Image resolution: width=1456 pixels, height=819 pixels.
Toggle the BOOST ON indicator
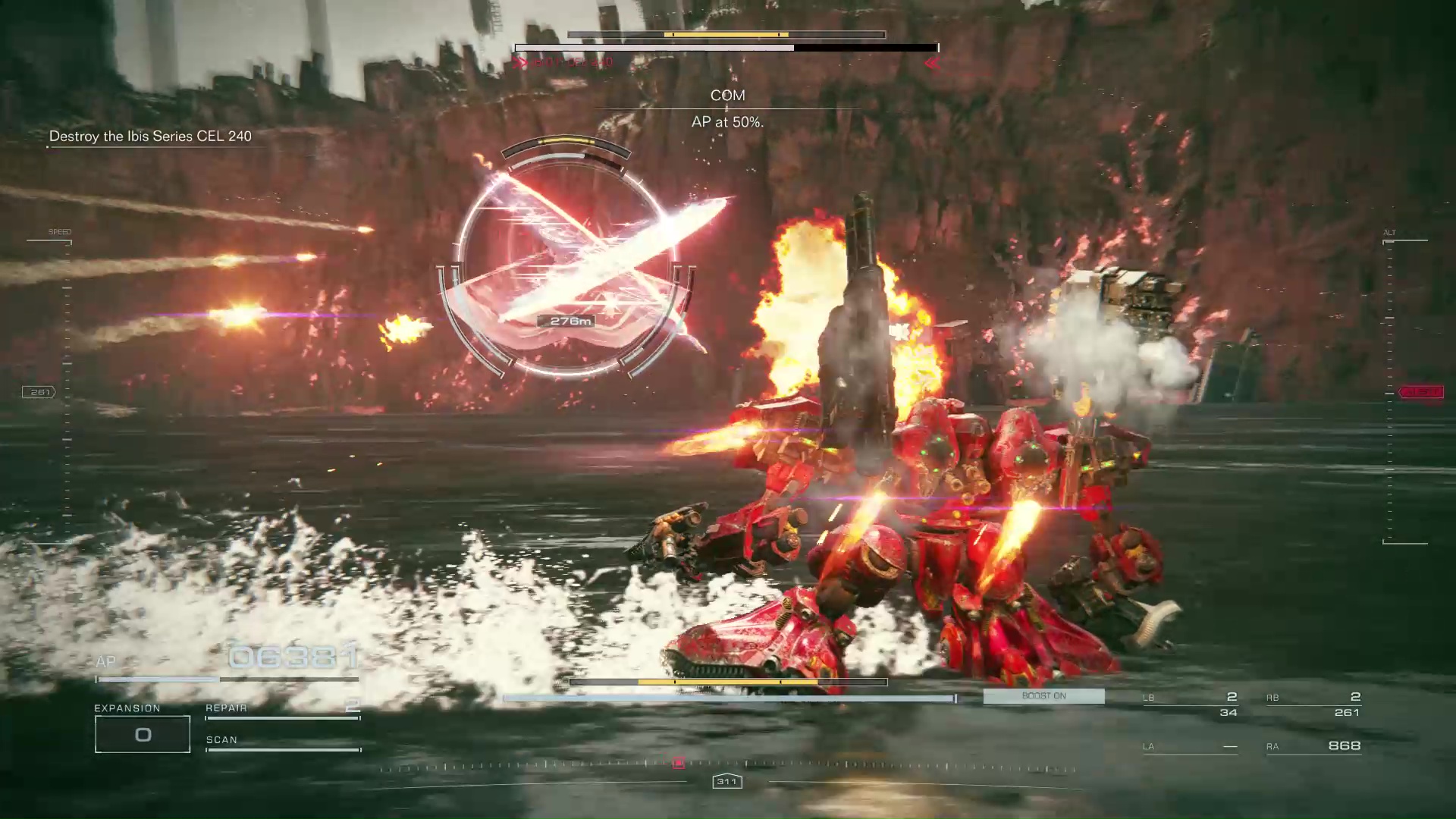click(1043, 696)
